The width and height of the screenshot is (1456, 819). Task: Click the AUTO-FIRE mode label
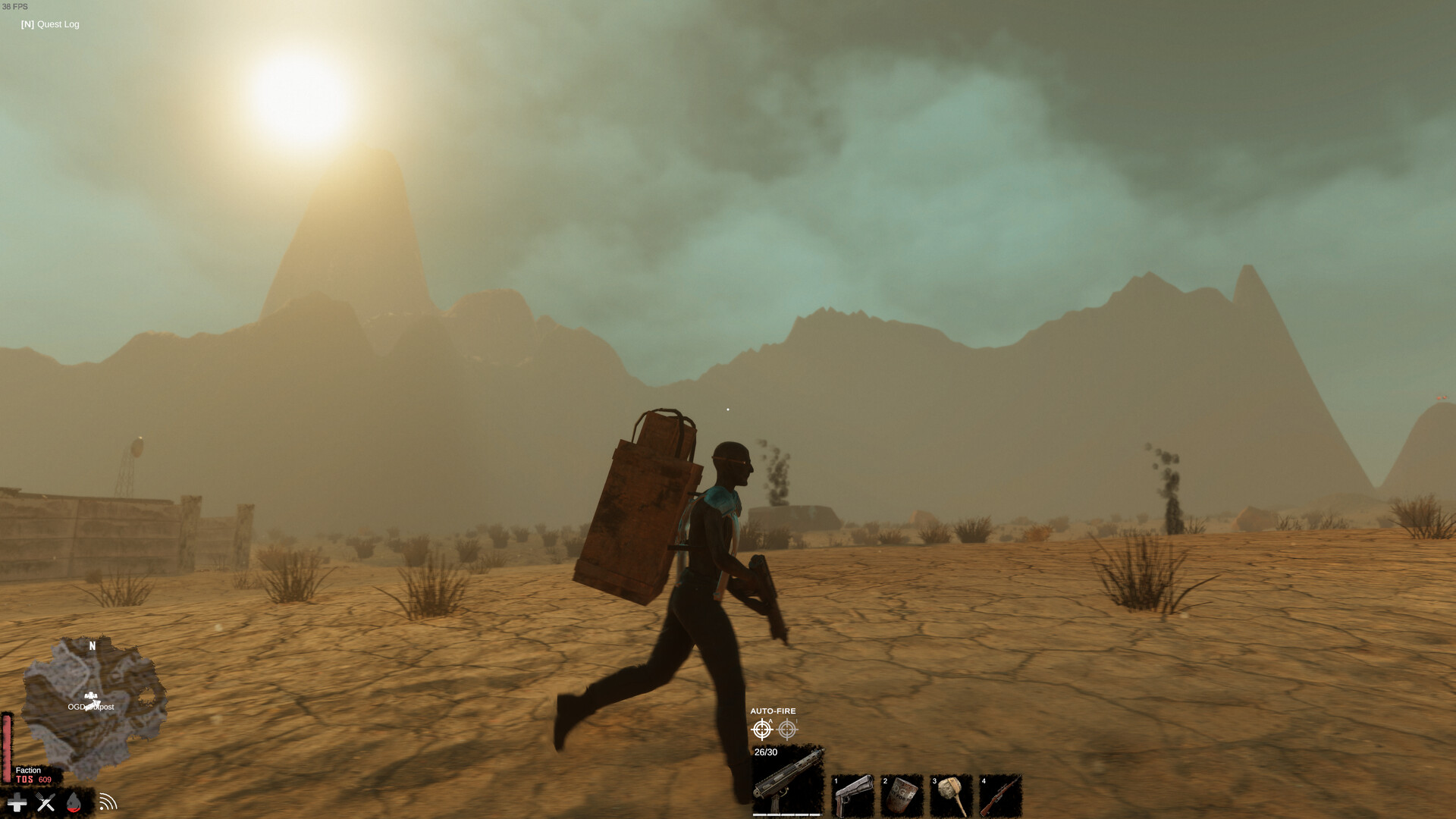pyautogui.click(x=773, y=711)
